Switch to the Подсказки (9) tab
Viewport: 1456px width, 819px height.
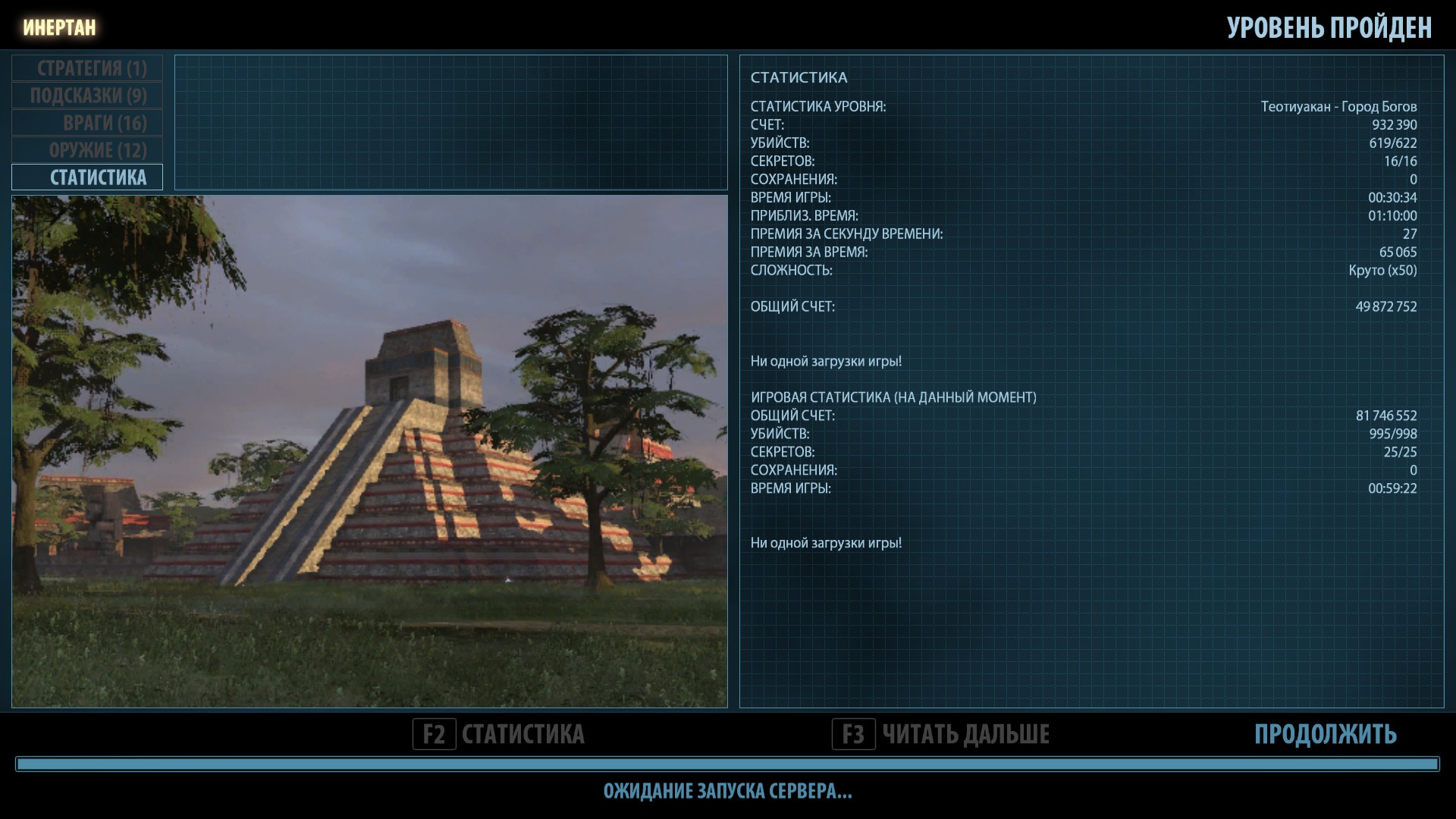pyautogui.click(x=87, y=96)
